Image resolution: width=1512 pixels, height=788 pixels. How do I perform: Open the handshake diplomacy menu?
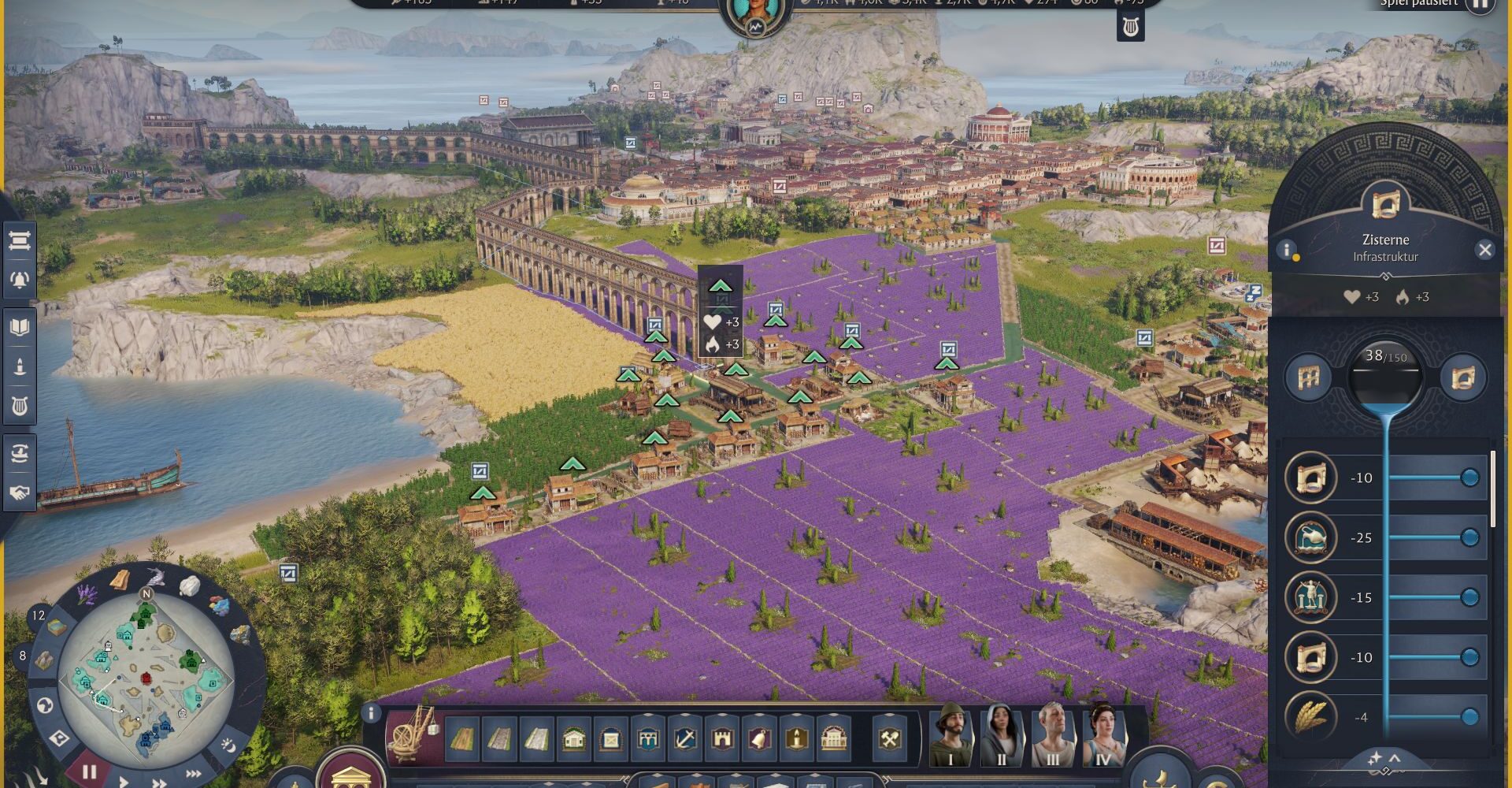point(19,492)
